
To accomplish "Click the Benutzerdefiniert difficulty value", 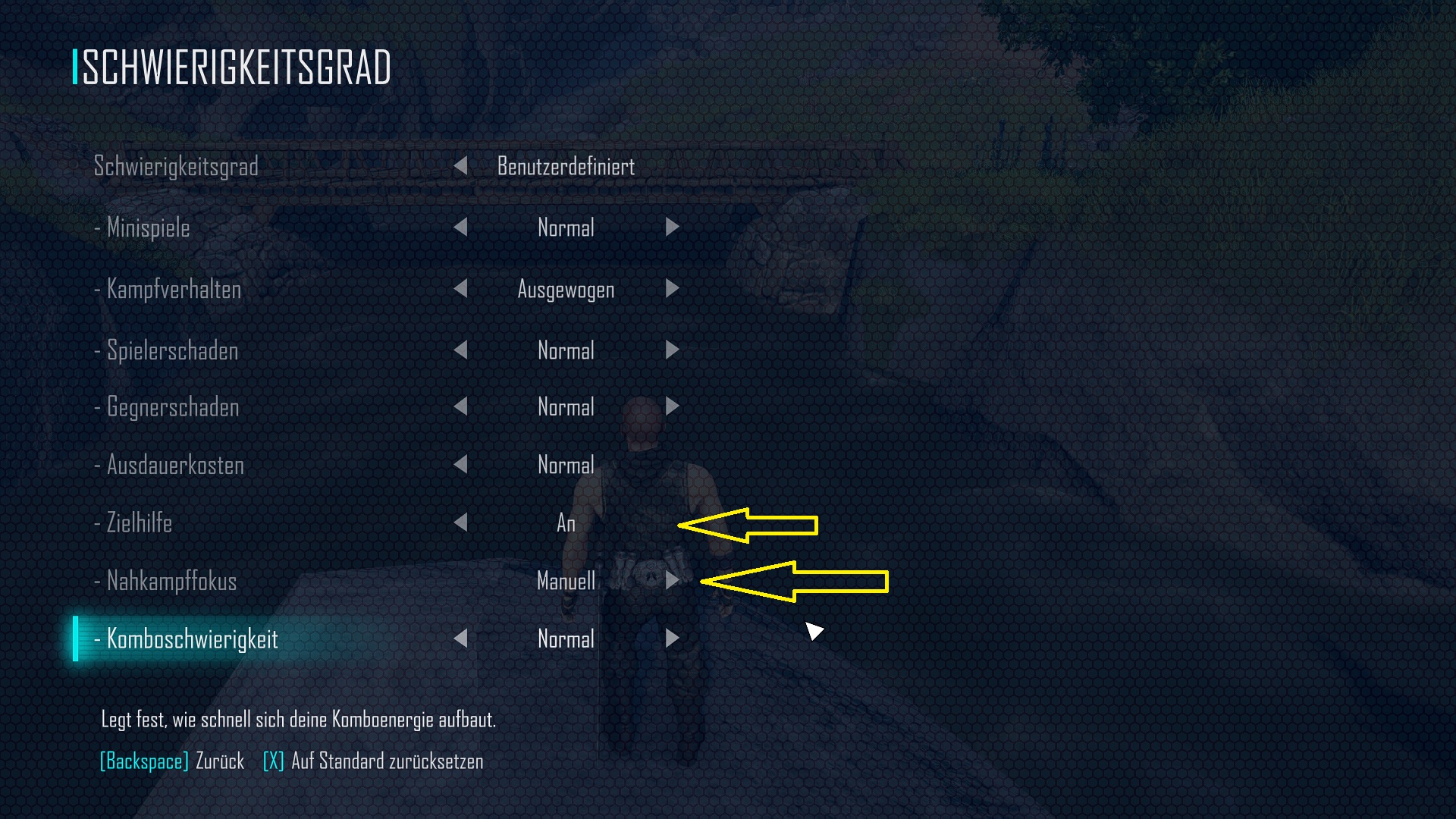I will click(x=566, y=166).
